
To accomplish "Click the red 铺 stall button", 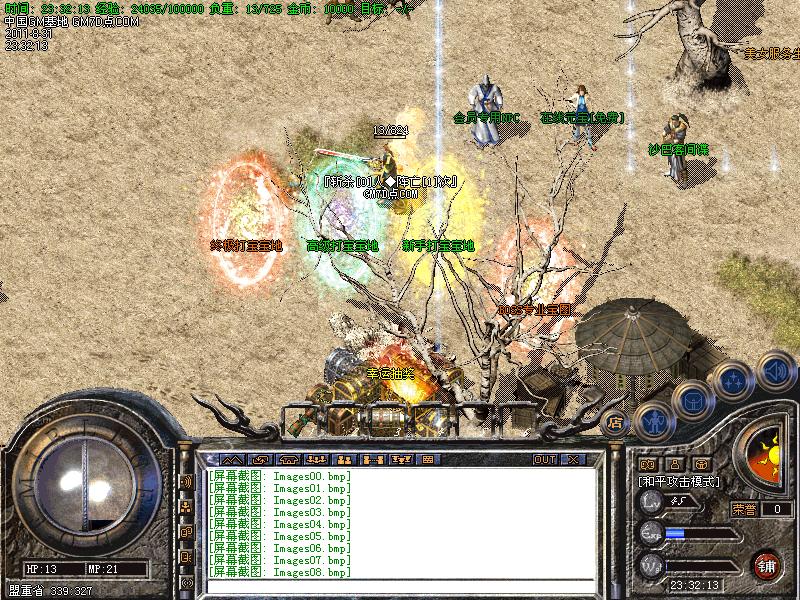I will (x=768, y=565).
